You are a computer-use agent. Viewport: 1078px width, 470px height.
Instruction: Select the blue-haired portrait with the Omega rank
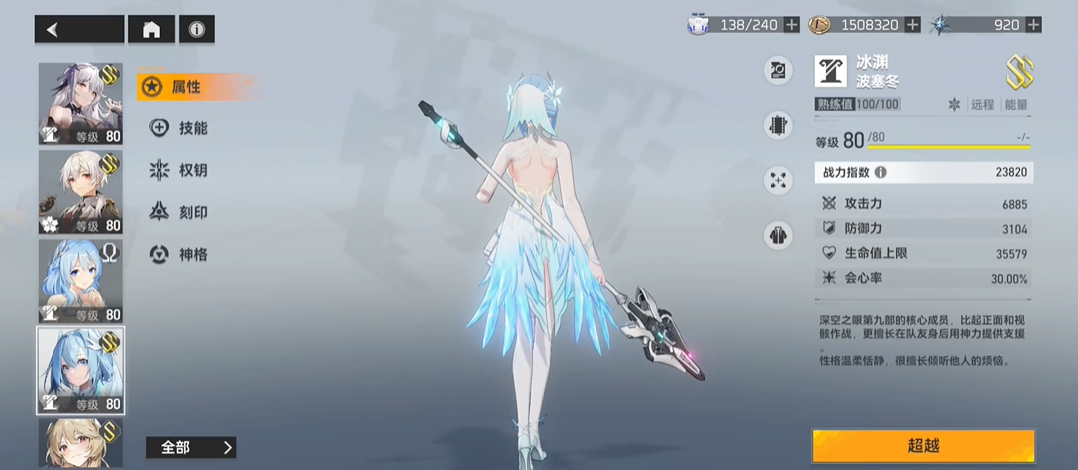pyautogui.click(x=80, y=280)
